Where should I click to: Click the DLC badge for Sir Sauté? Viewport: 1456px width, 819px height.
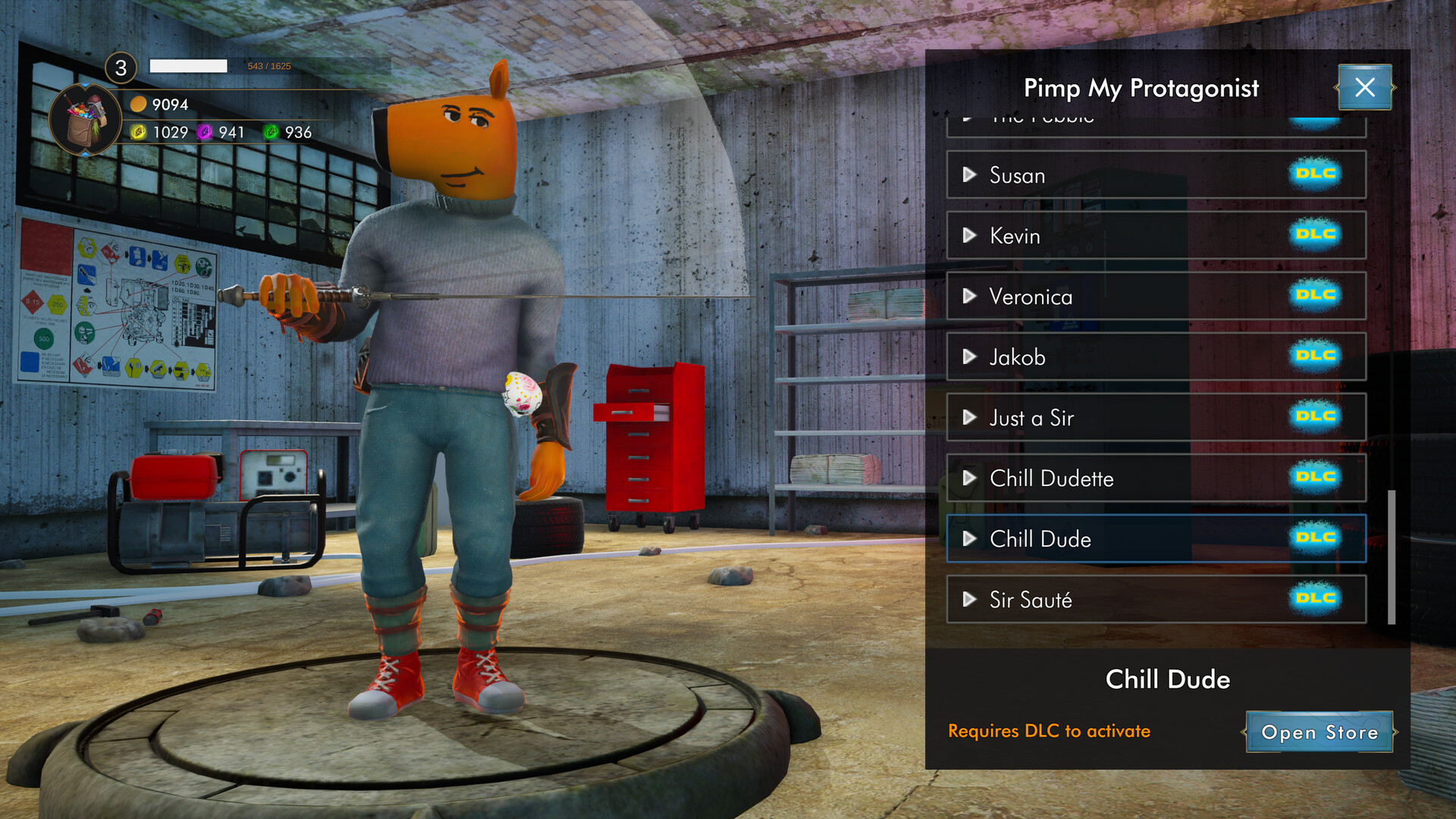point(1316,599)
